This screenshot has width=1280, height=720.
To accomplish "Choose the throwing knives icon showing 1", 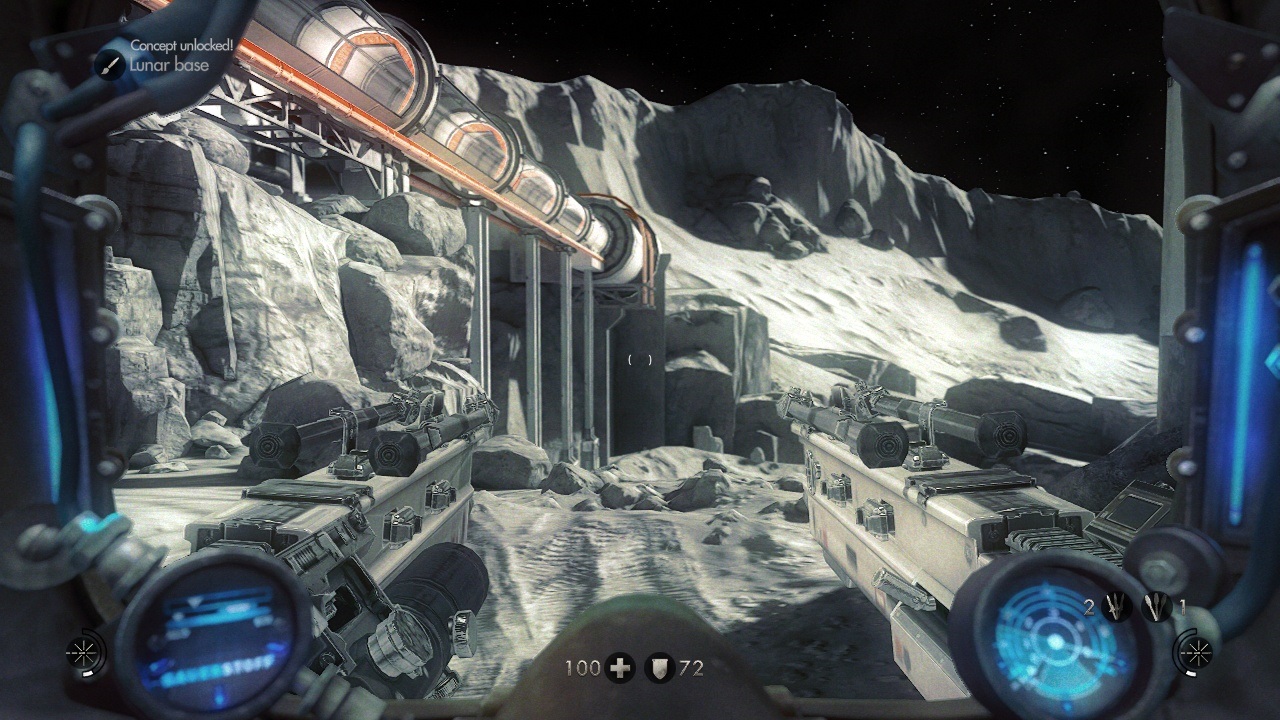I will pos(1157,606).
